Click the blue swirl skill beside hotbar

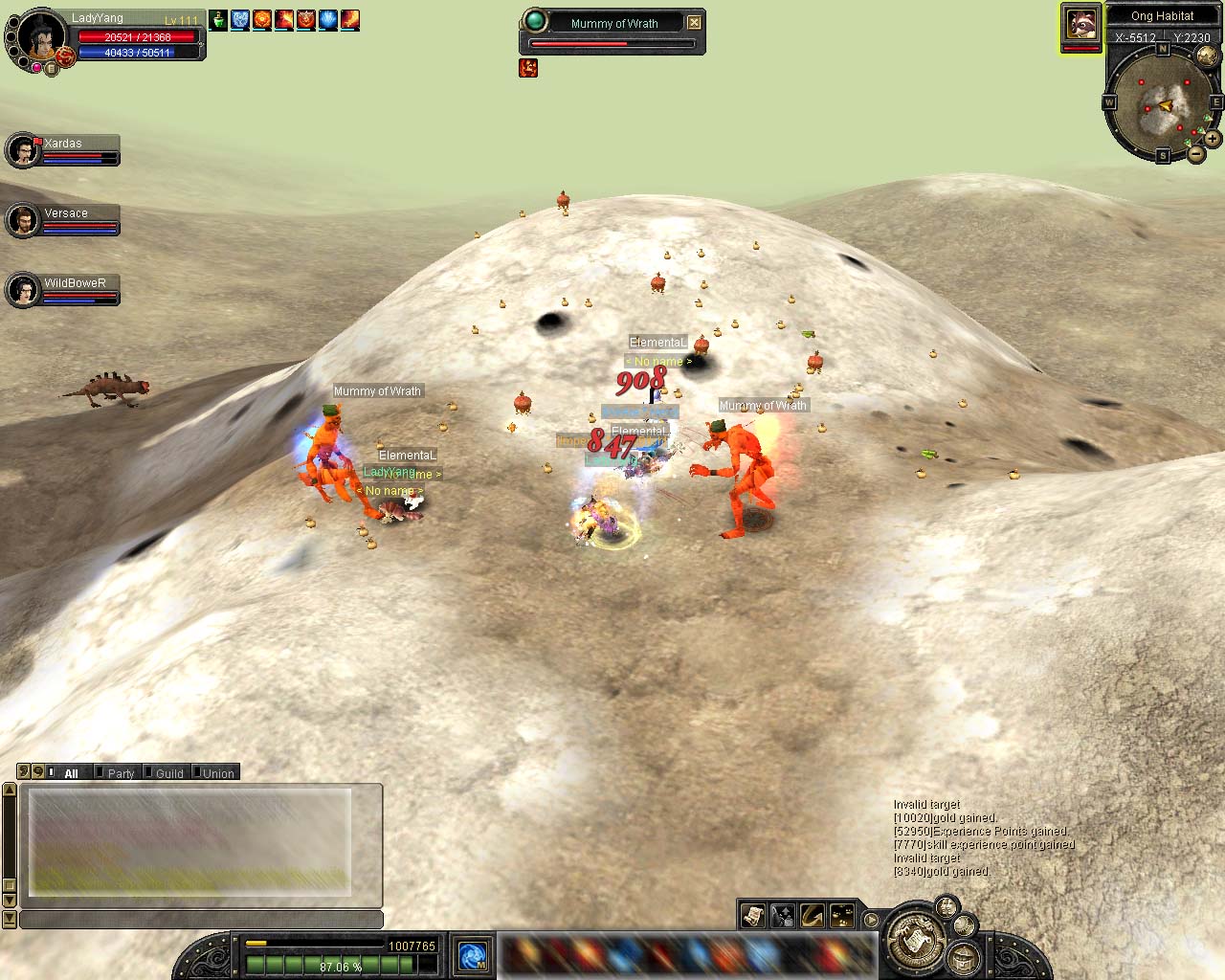click(473, 955)
